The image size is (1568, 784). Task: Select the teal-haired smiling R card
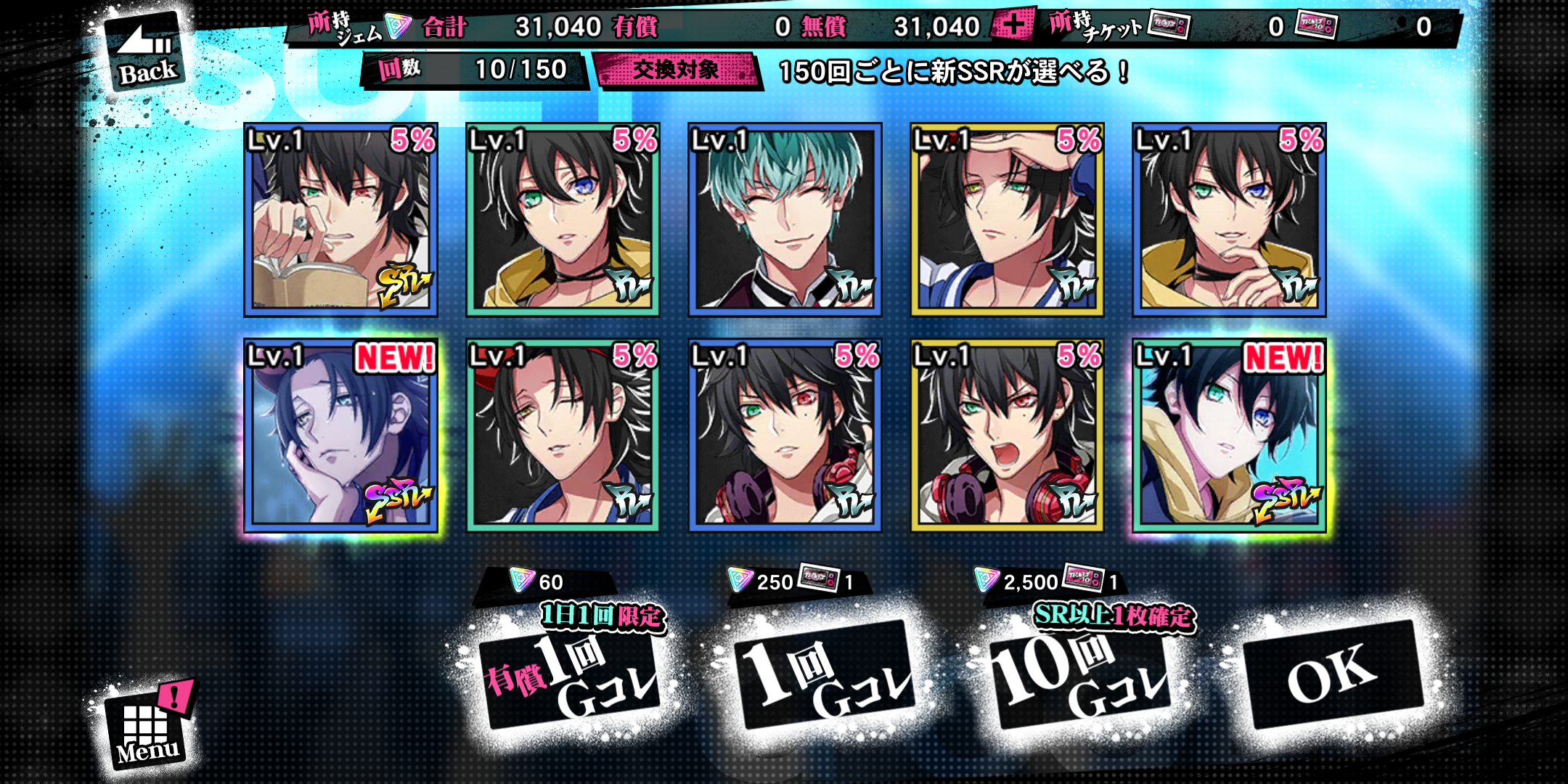coord(785,220)
